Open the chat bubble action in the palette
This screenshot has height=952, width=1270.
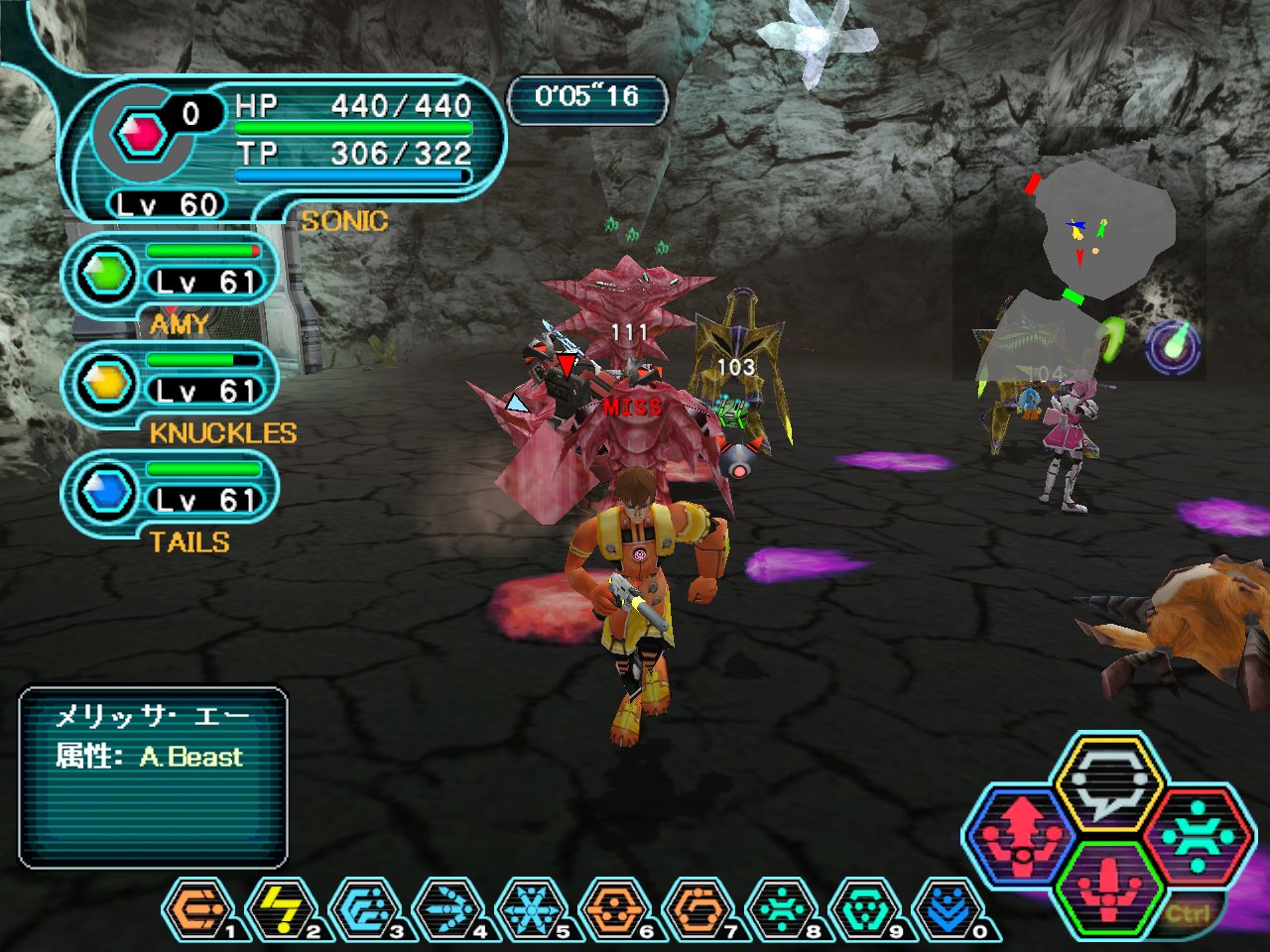1108,784
